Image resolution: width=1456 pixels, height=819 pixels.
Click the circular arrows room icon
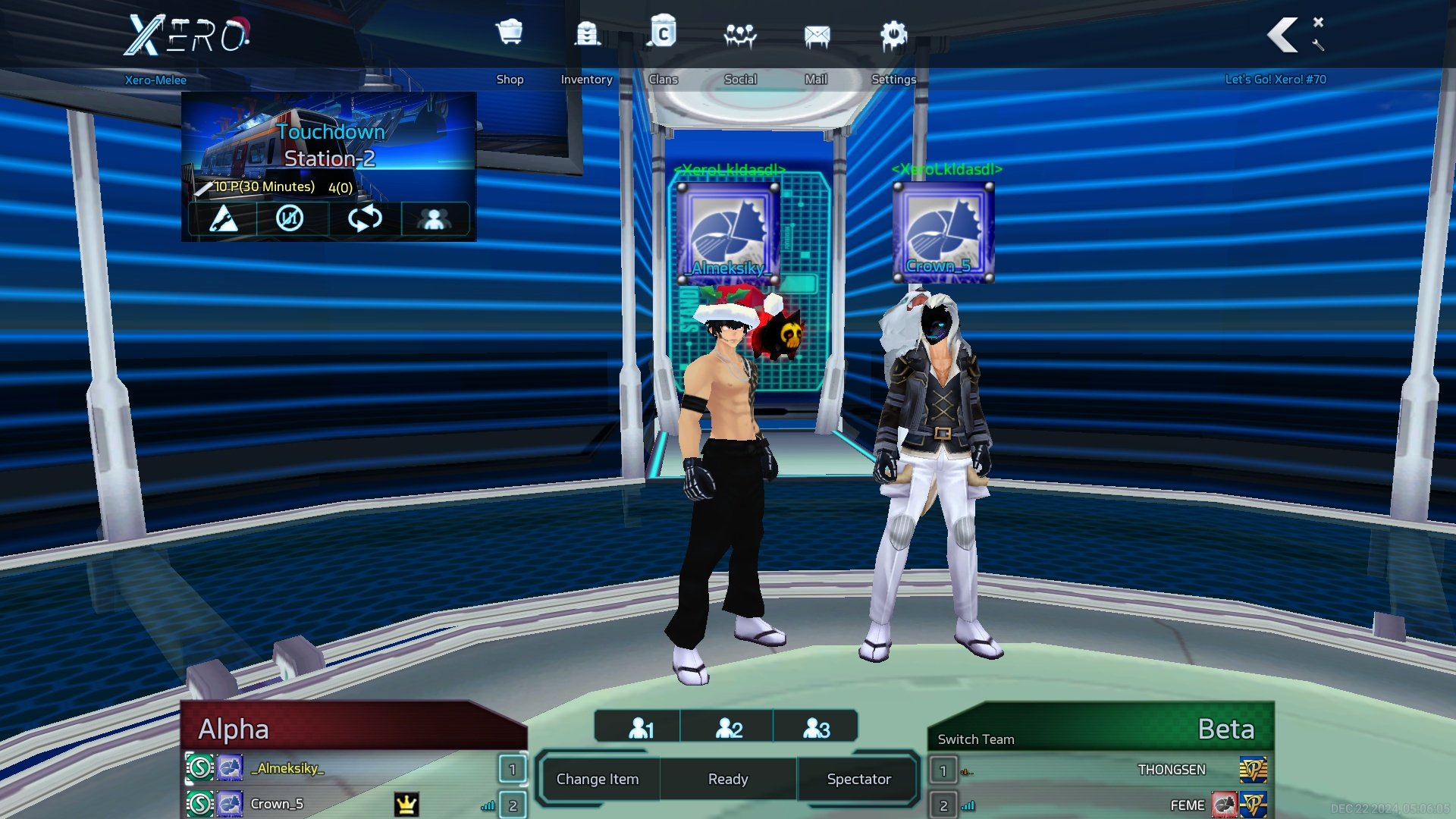(365, 219)
